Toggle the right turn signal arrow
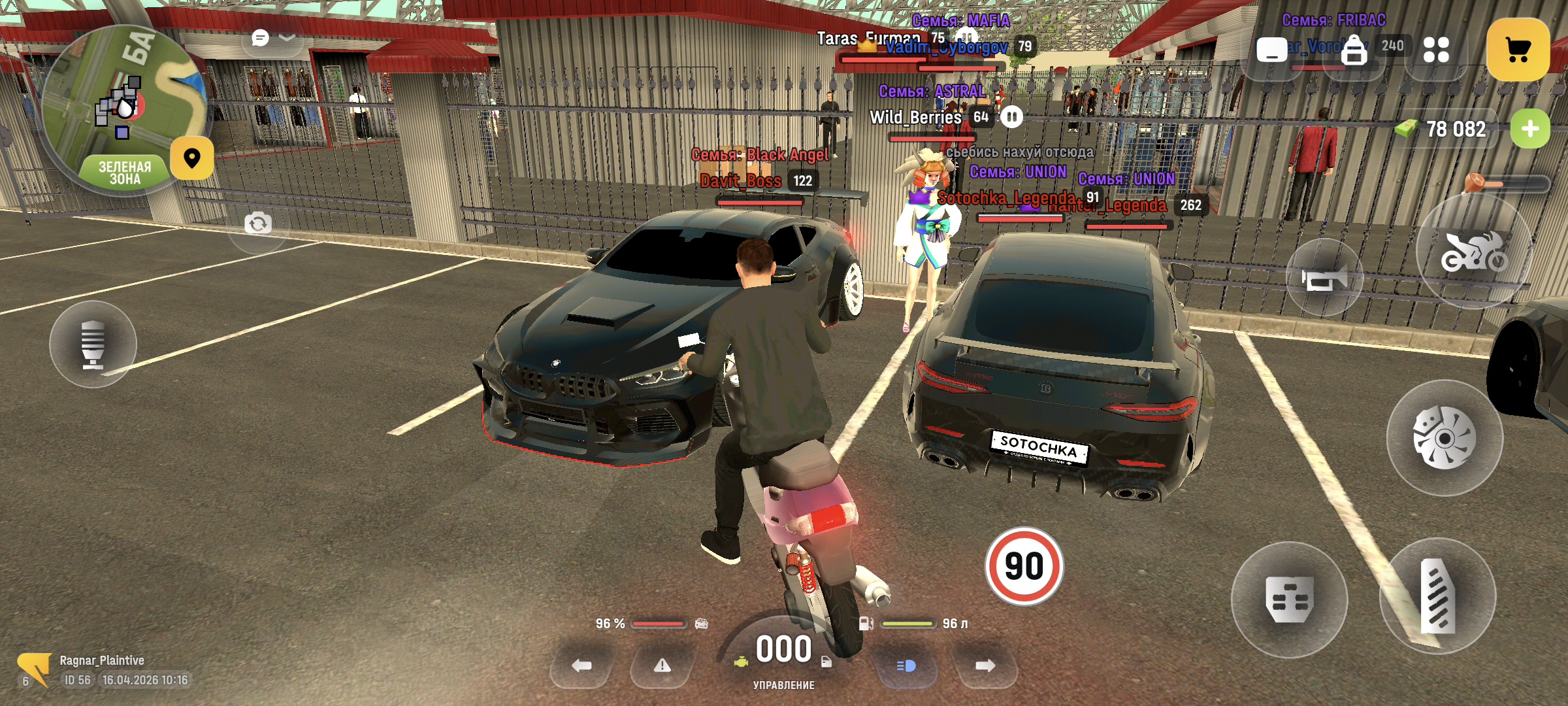 [x=985, y=665]
